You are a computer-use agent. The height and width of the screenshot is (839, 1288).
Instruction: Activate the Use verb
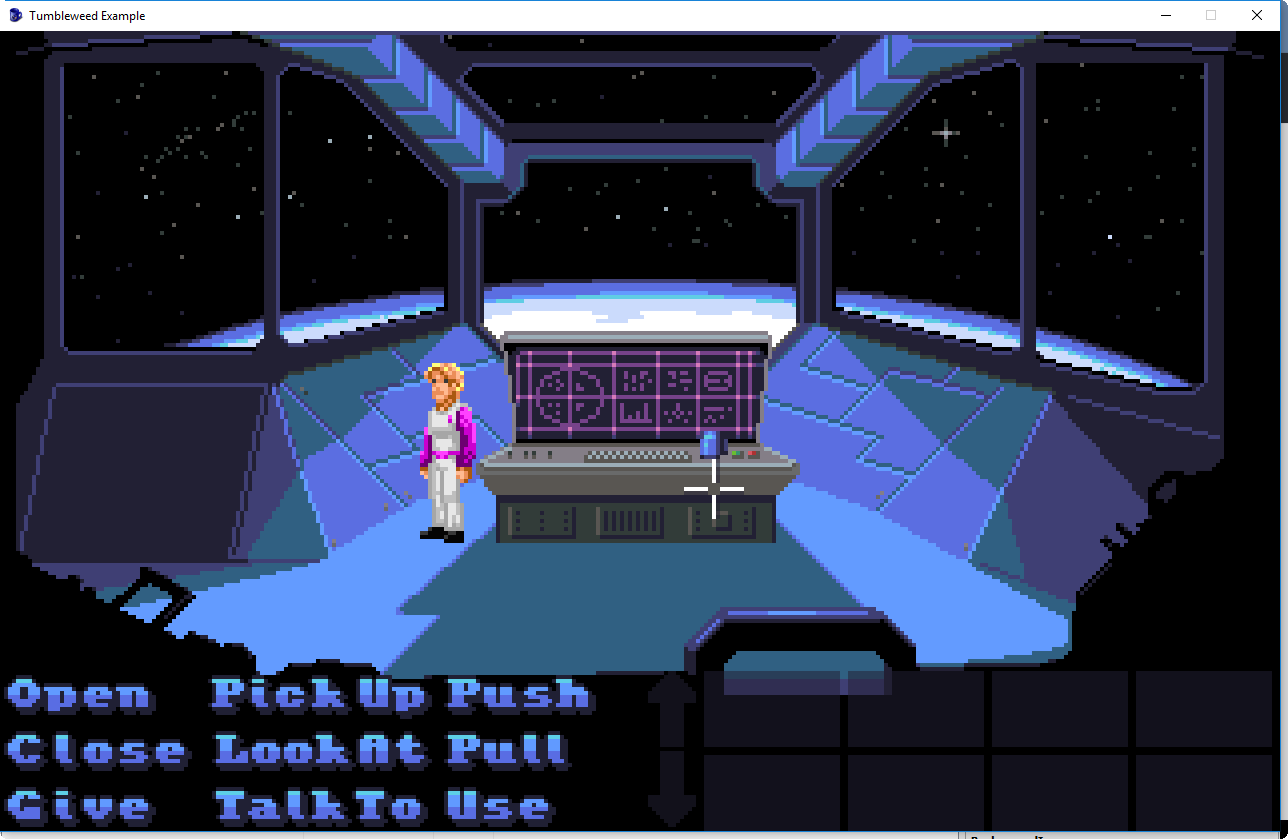(498, 806)
